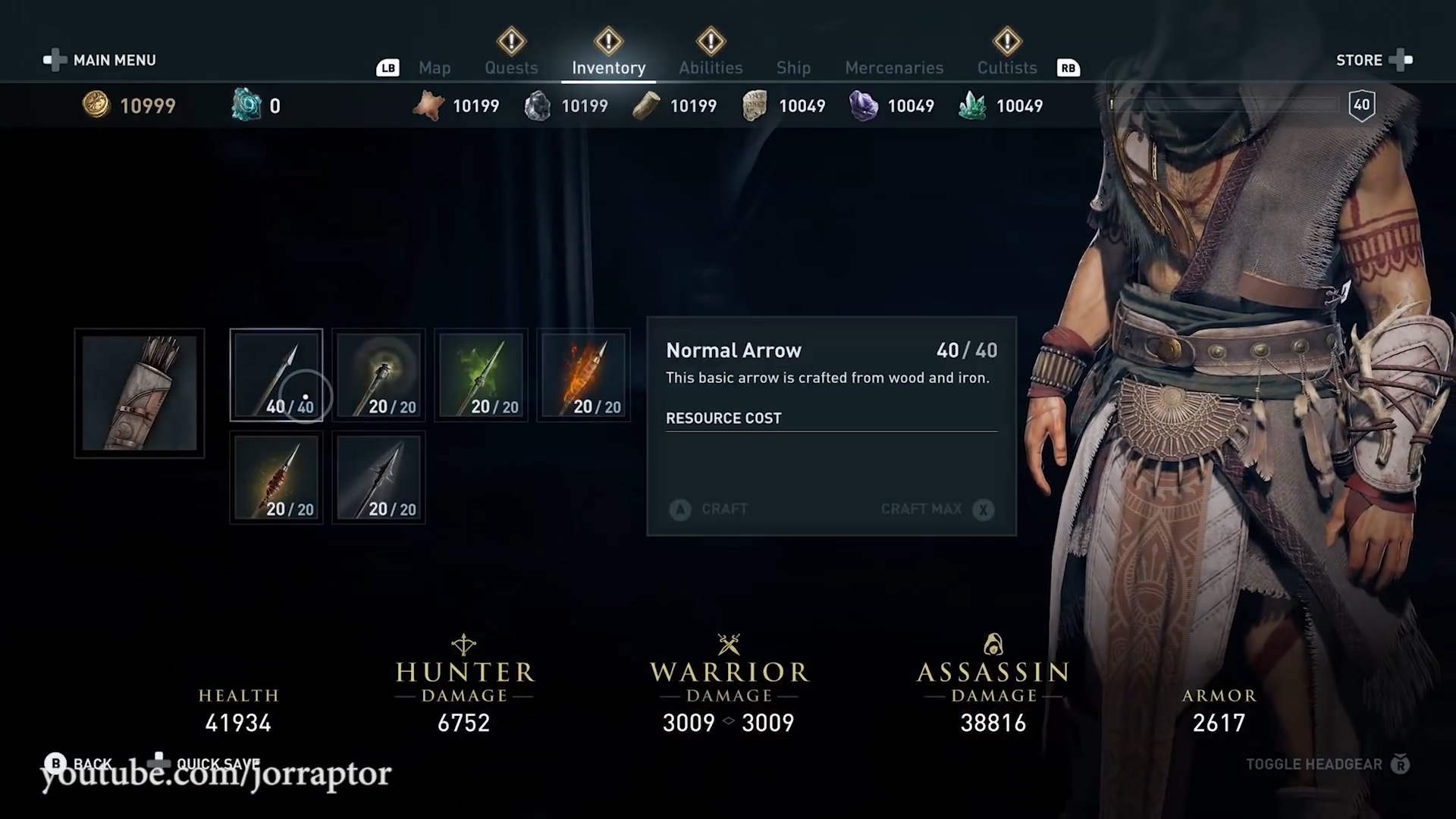Go to the Abilities tab
The height and width of the screenshot is (819, 1456).
[x=711, y=68]
